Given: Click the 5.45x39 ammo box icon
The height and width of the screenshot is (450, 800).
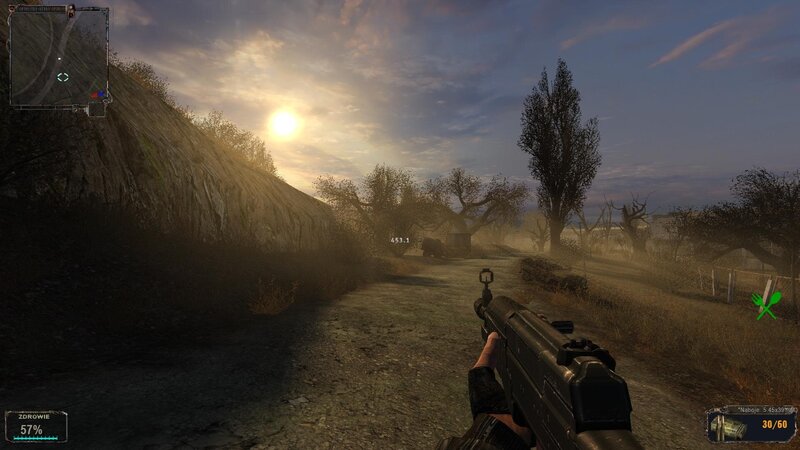Looking at the screenshot, I should pos(730,427).
